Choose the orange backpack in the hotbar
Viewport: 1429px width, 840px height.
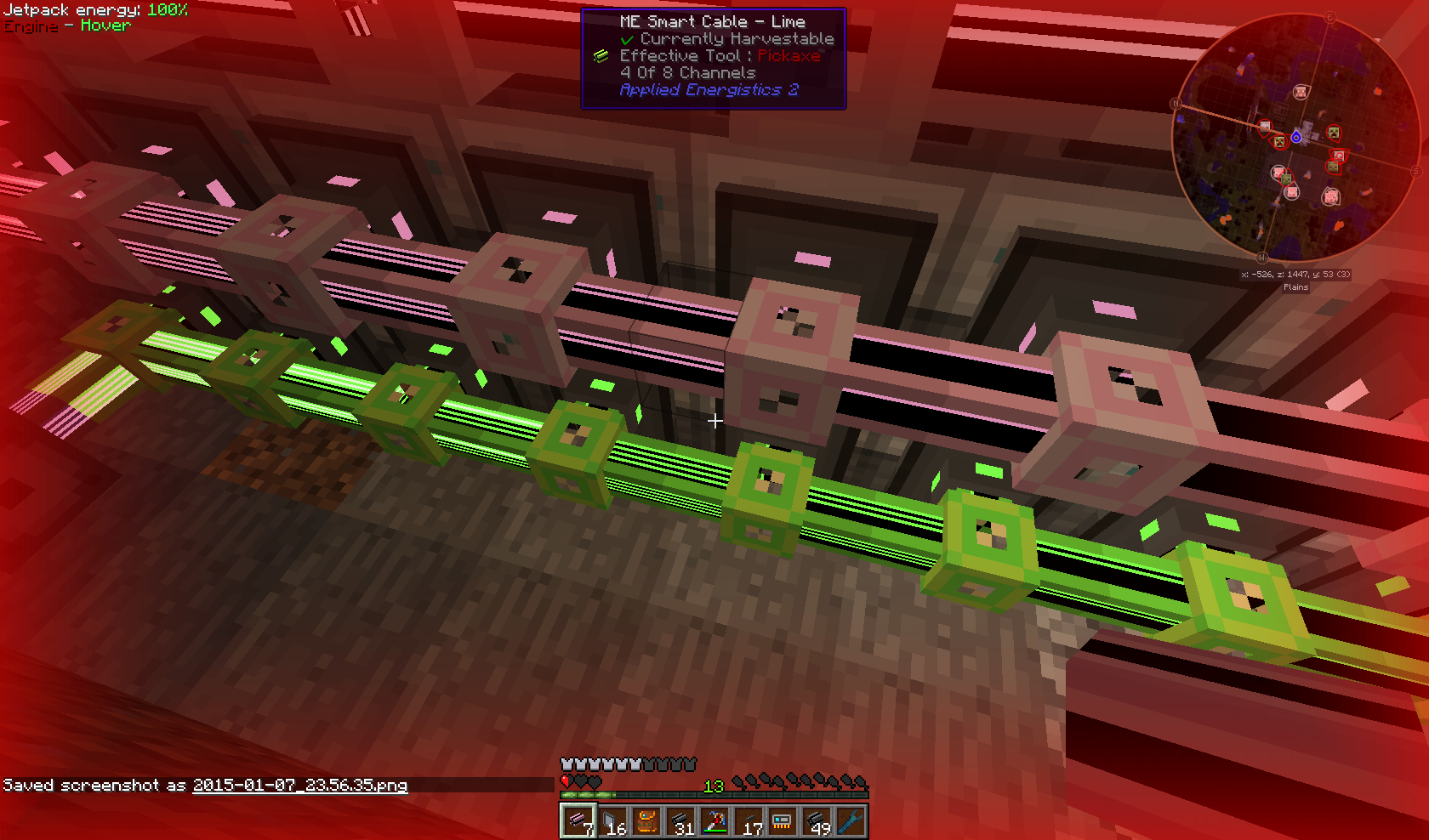[646, 821]
